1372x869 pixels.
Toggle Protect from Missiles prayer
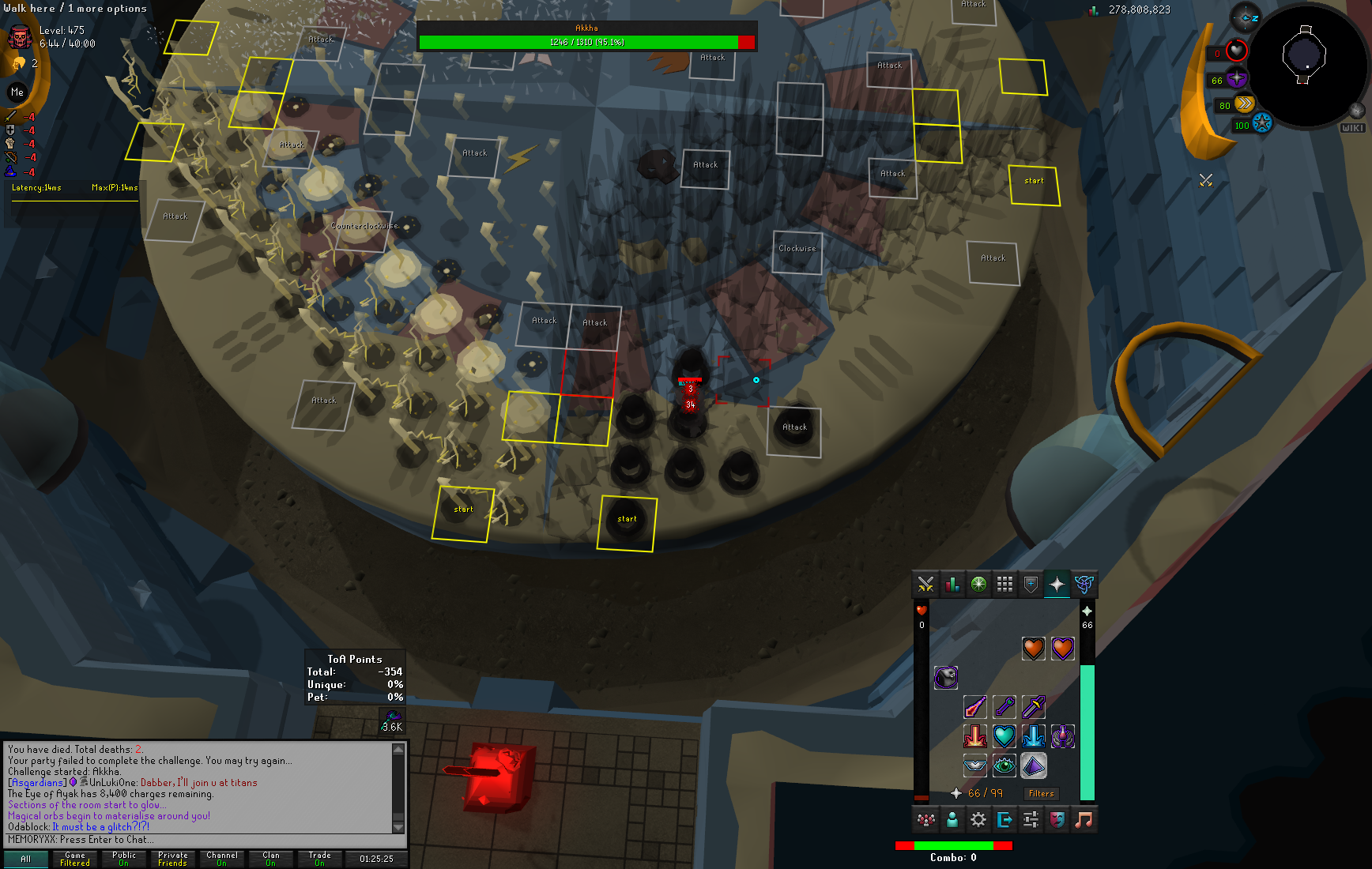click(1004, 707)
